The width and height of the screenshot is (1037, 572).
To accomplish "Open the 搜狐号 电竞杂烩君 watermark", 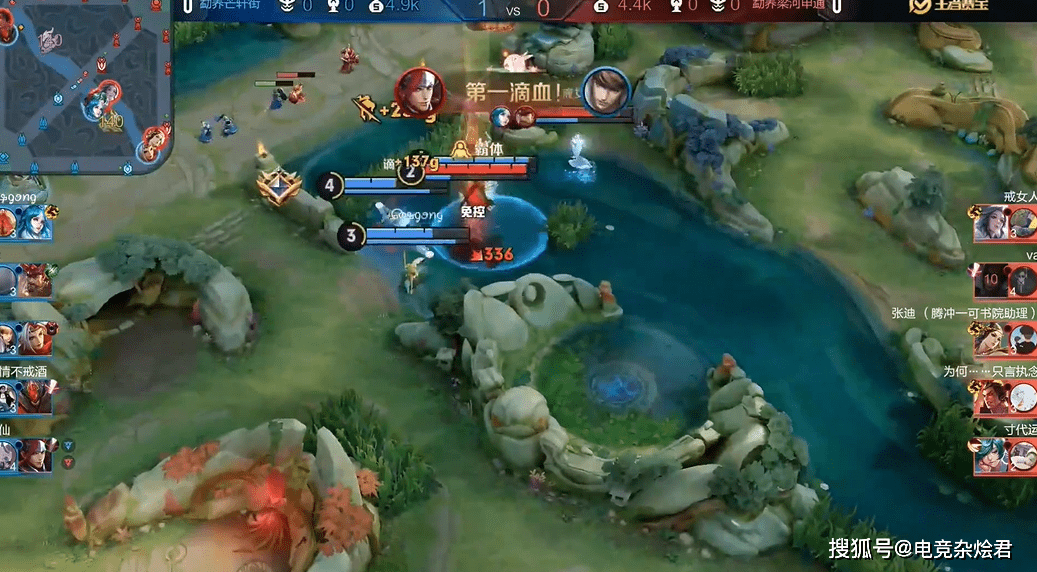I will pyautogui.click(x=920, y=548).
